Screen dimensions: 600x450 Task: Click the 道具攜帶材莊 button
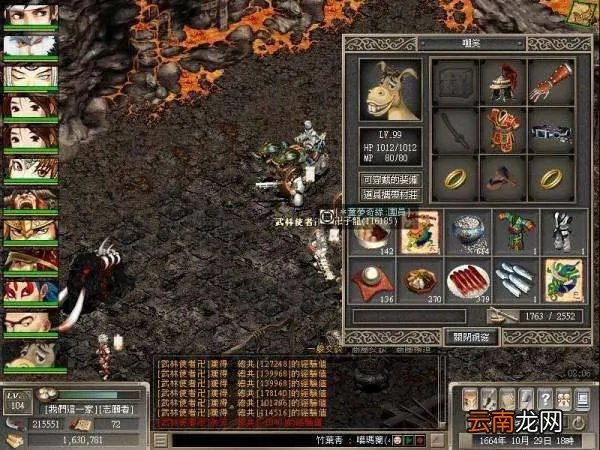pos(389,194)
